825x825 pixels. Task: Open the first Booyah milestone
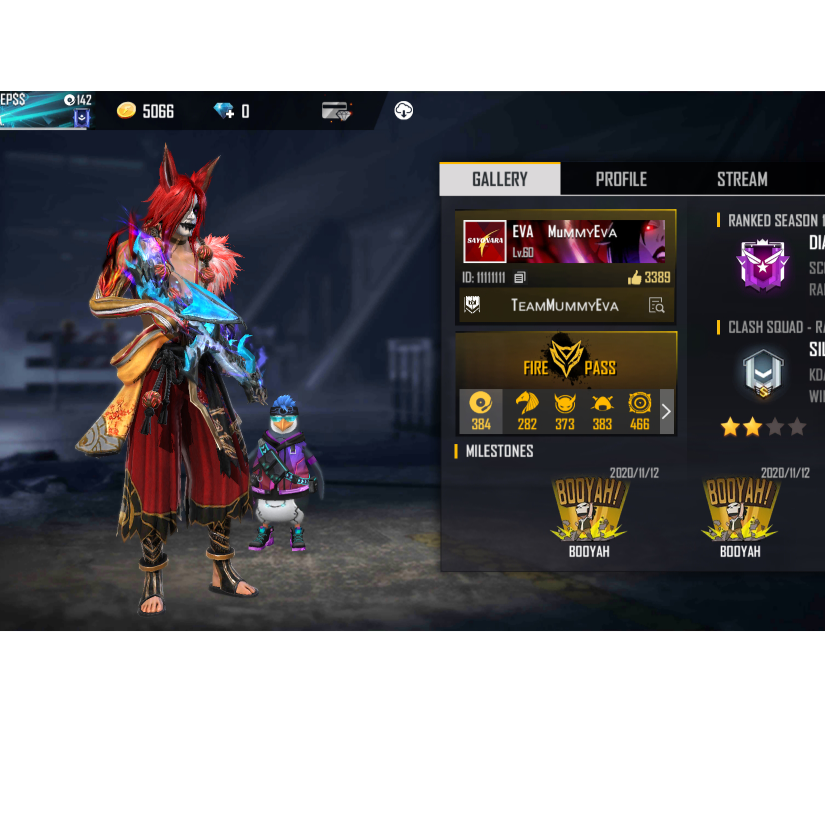(589, 512)
